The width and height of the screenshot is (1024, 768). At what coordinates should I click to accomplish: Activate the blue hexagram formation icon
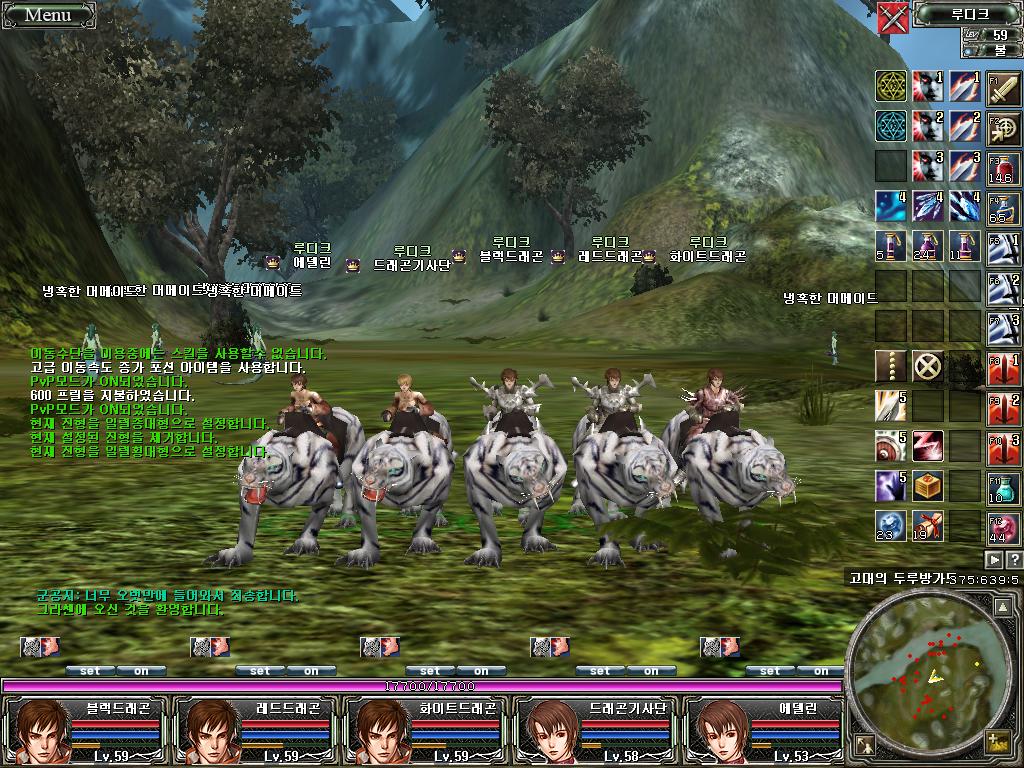[x=891, y=126]
